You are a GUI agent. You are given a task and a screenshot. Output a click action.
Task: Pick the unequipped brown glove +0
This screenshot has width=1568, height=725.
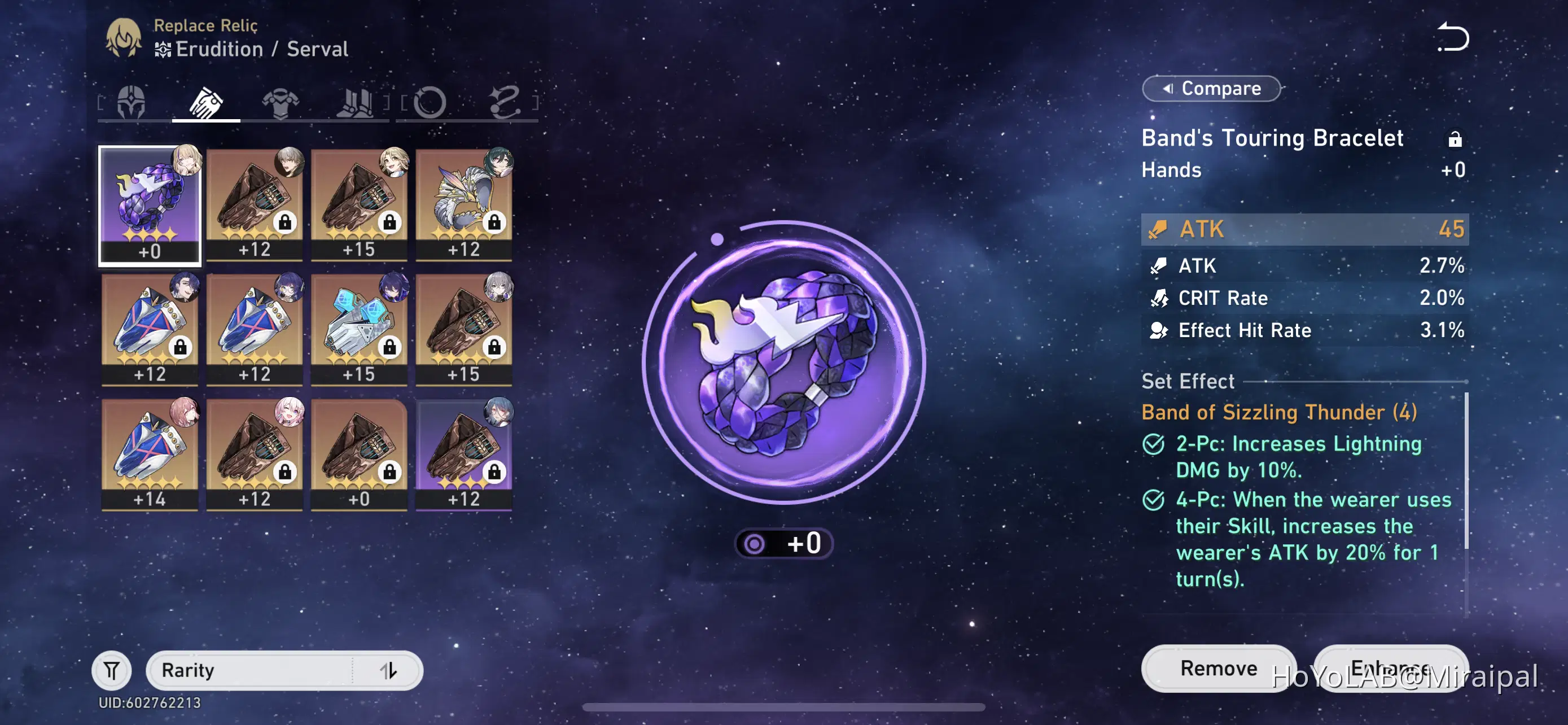point(359,454)
